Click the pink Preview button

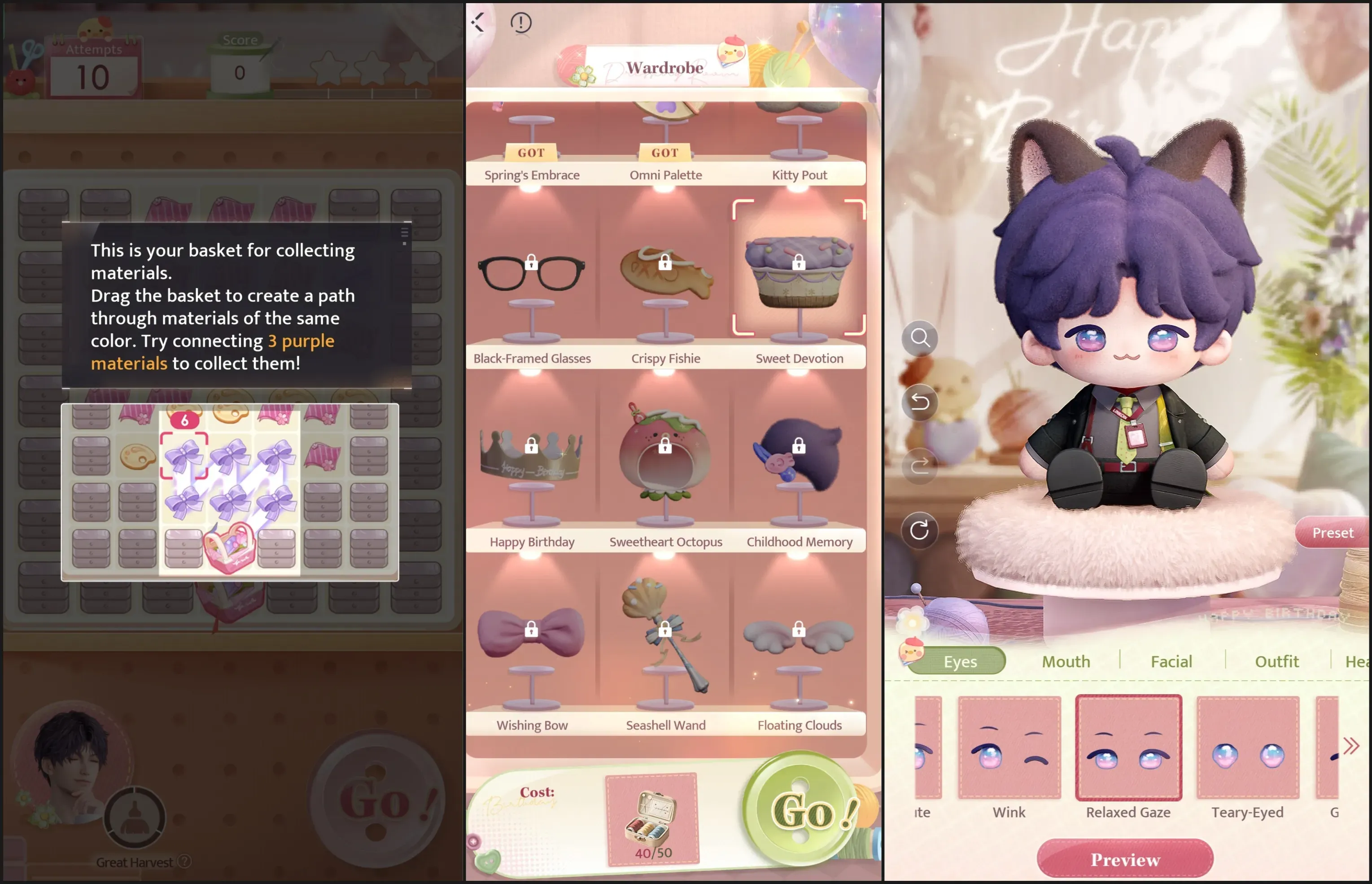point(1125,859)
